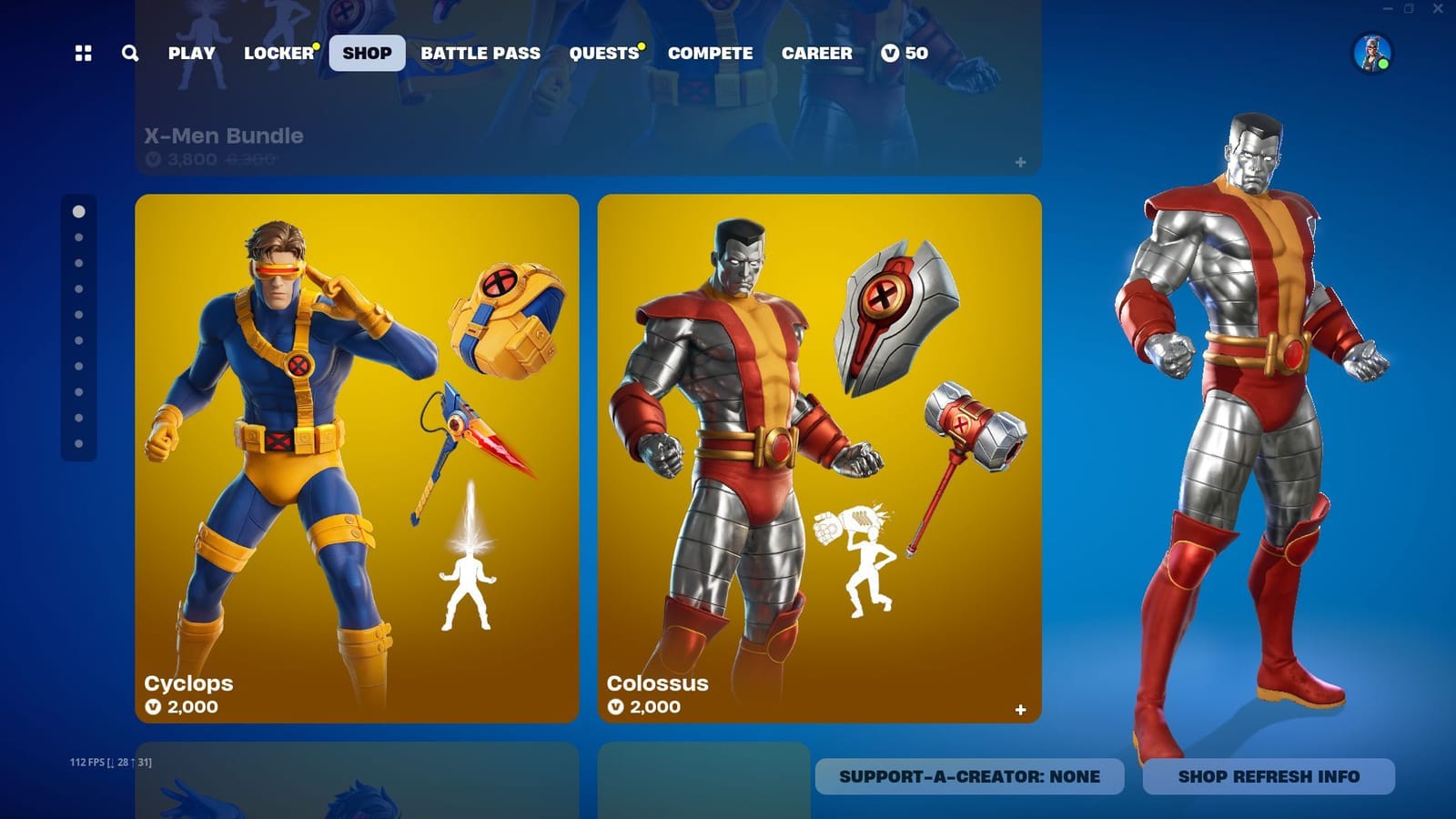Click the V-Bucks icon next to Cyclops price
This screenshot has height=819, width=1456.
pyautogui.click(x=157, y=706)
